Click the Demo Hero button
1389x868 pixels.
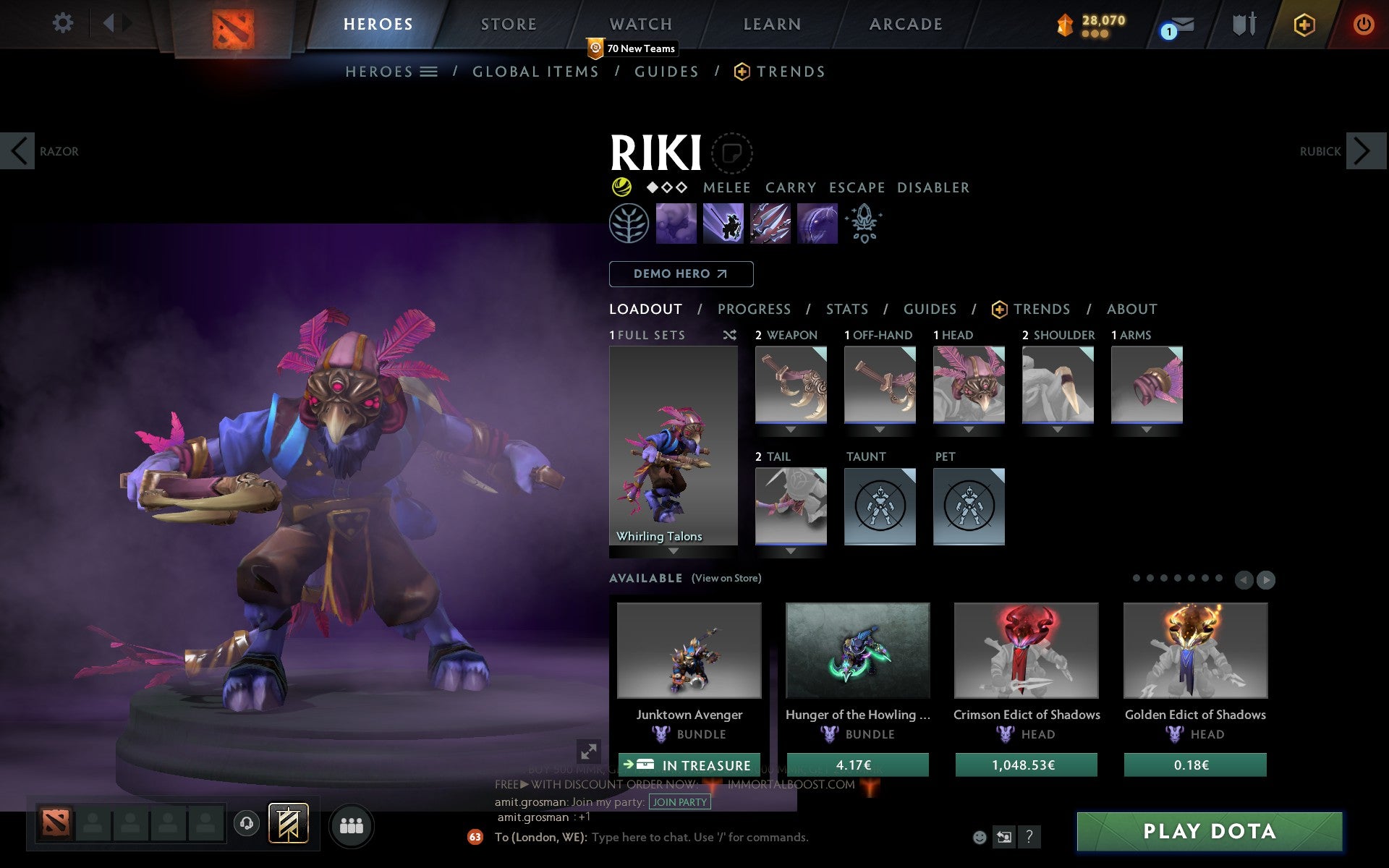point(681,274)
